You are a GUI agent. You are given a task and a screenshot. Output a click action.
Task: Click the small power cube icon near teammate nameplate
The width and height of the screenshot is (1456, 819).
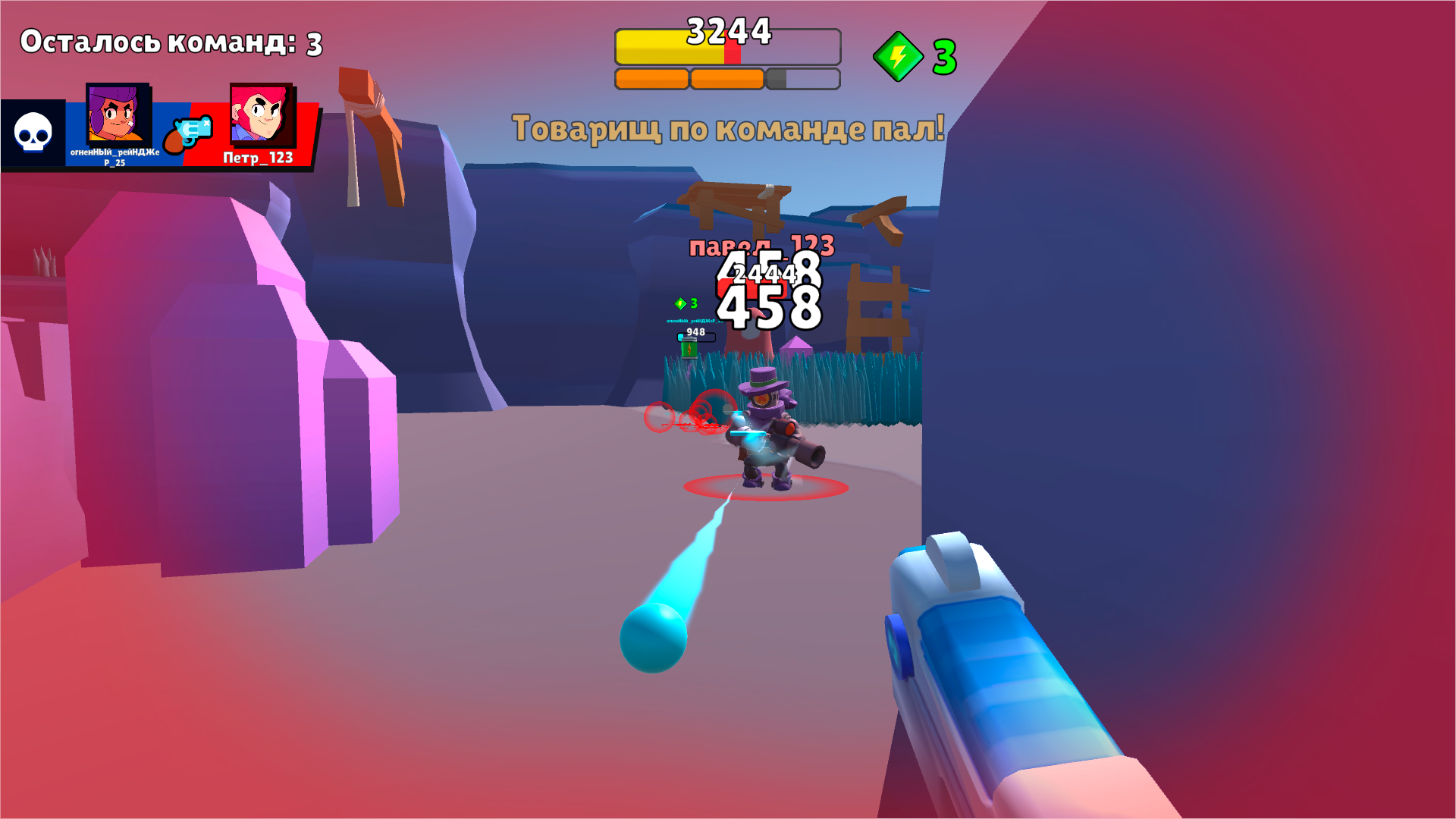click(x=681, y=303)
